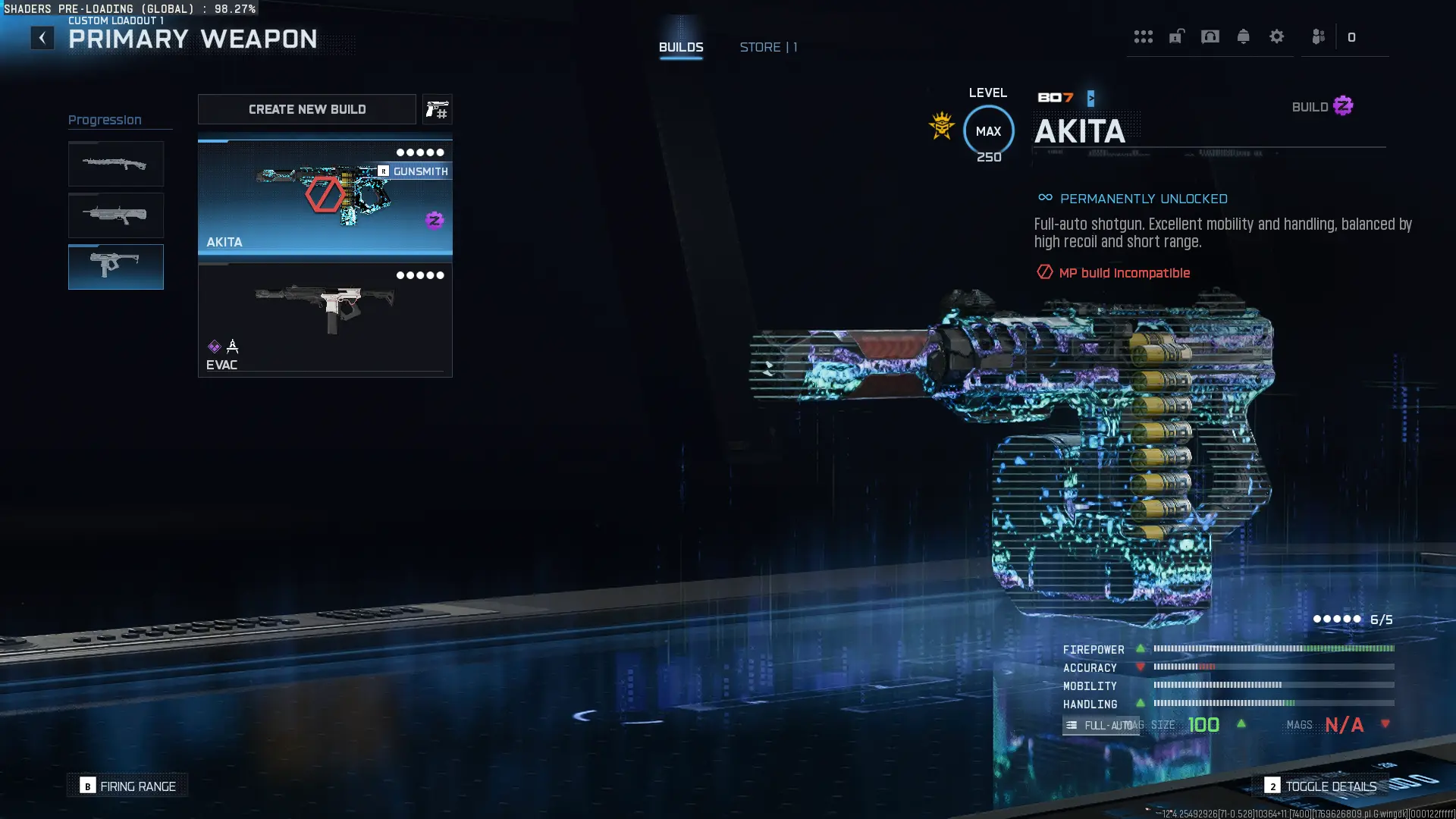Open the social friends icon in top bar

click(x=1318, y=37)
